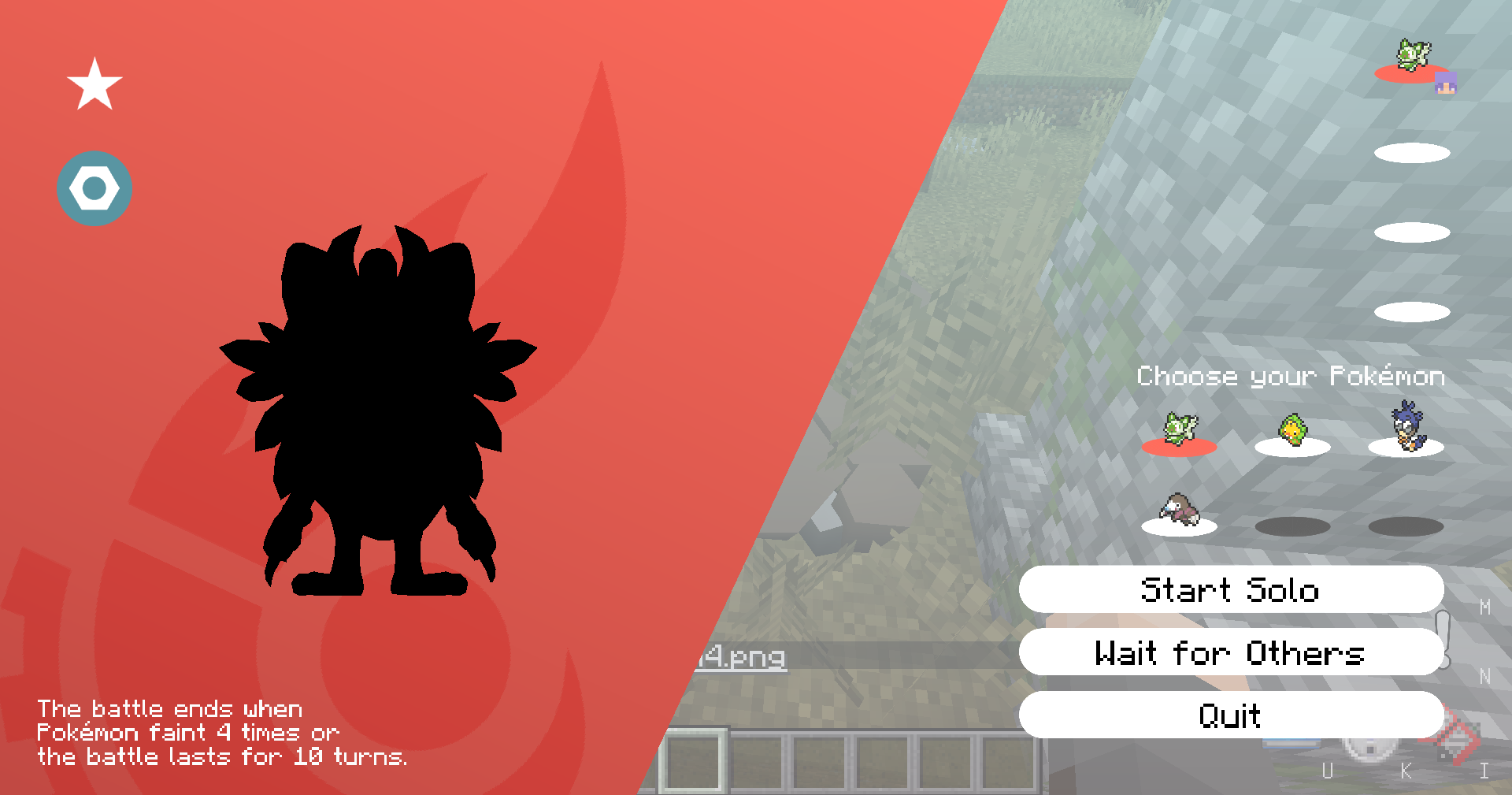Select the Cramorant sprite
This screenshot has width=1512, height=795.
point(1406,429)
